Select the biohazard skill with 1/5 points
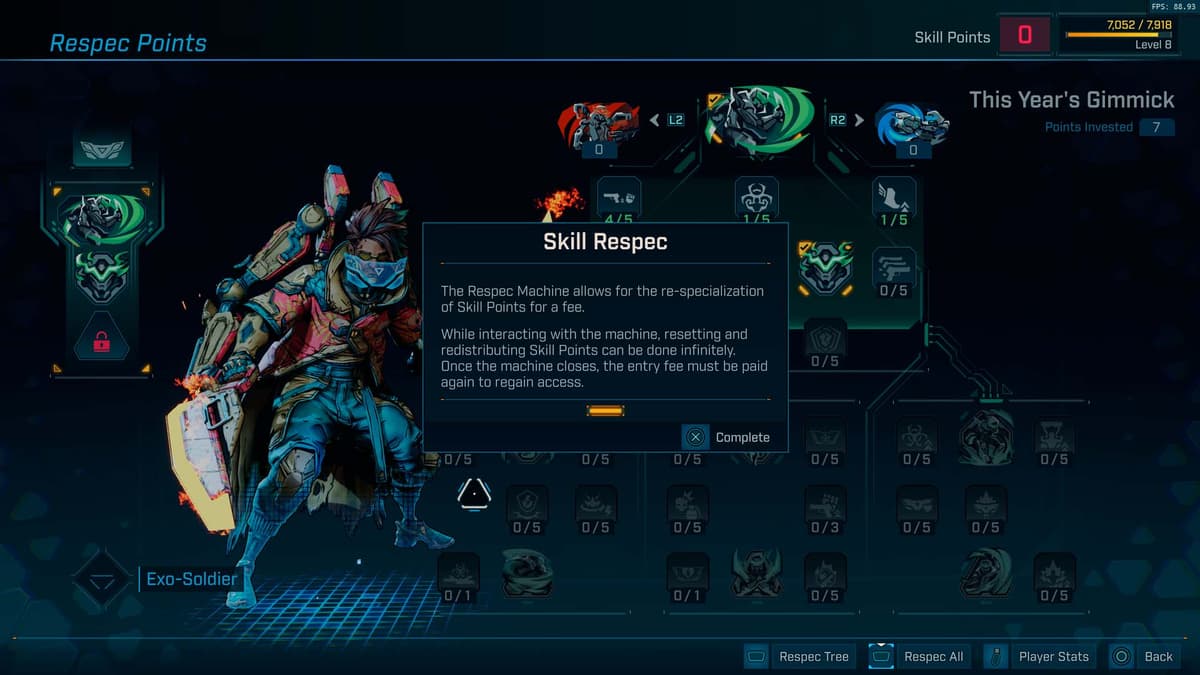Screen dimensions: 1200x675 click(x=756, y=198)
